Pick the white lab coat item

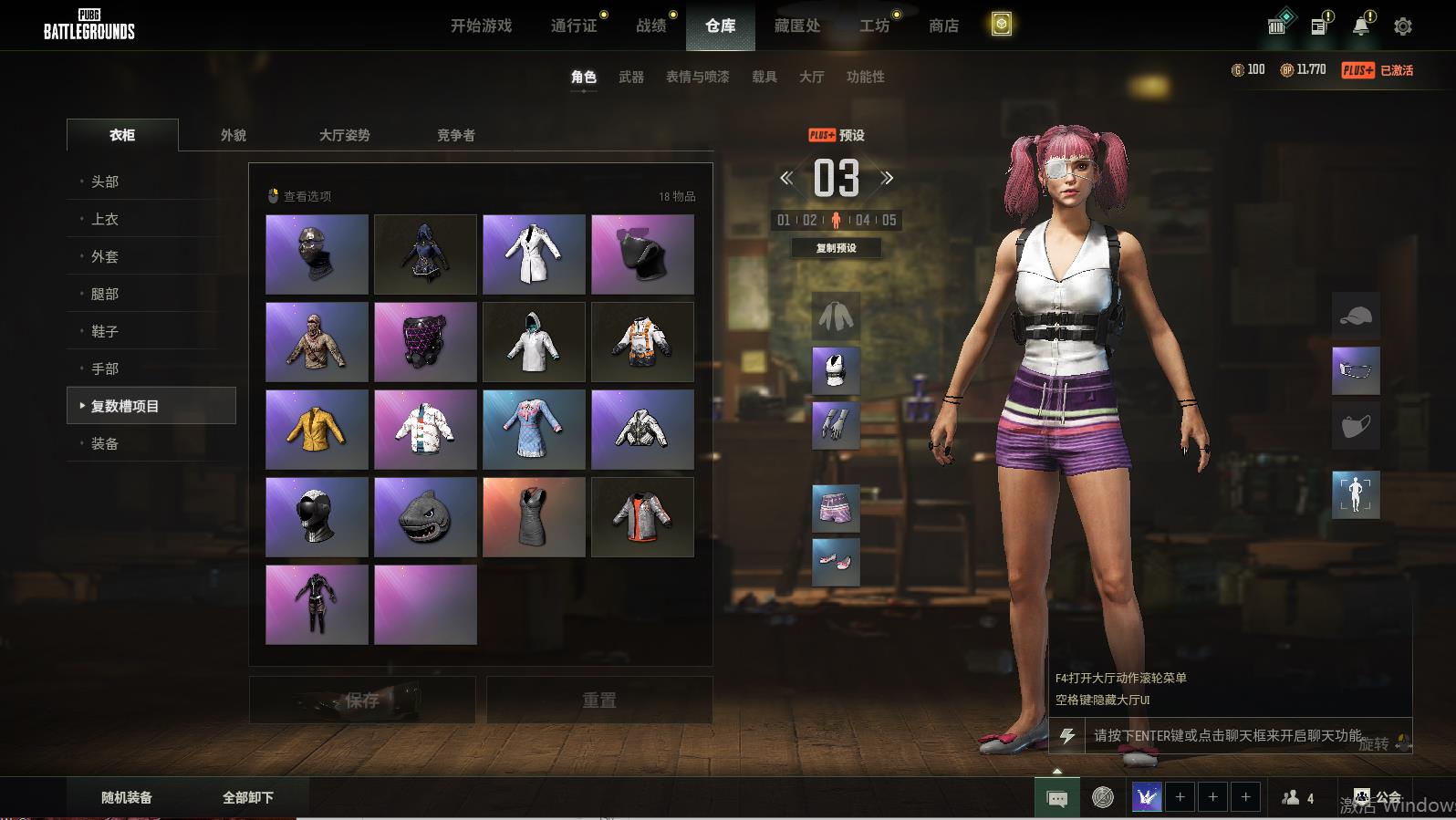(534, 254)
